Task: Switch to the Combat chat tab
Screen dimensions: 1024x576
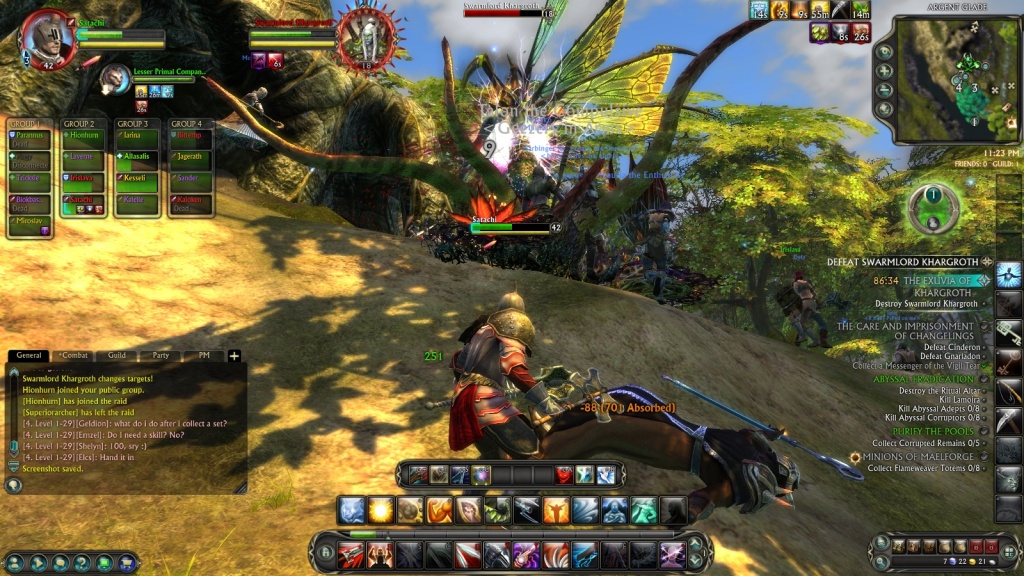Action: click(74, 355)
